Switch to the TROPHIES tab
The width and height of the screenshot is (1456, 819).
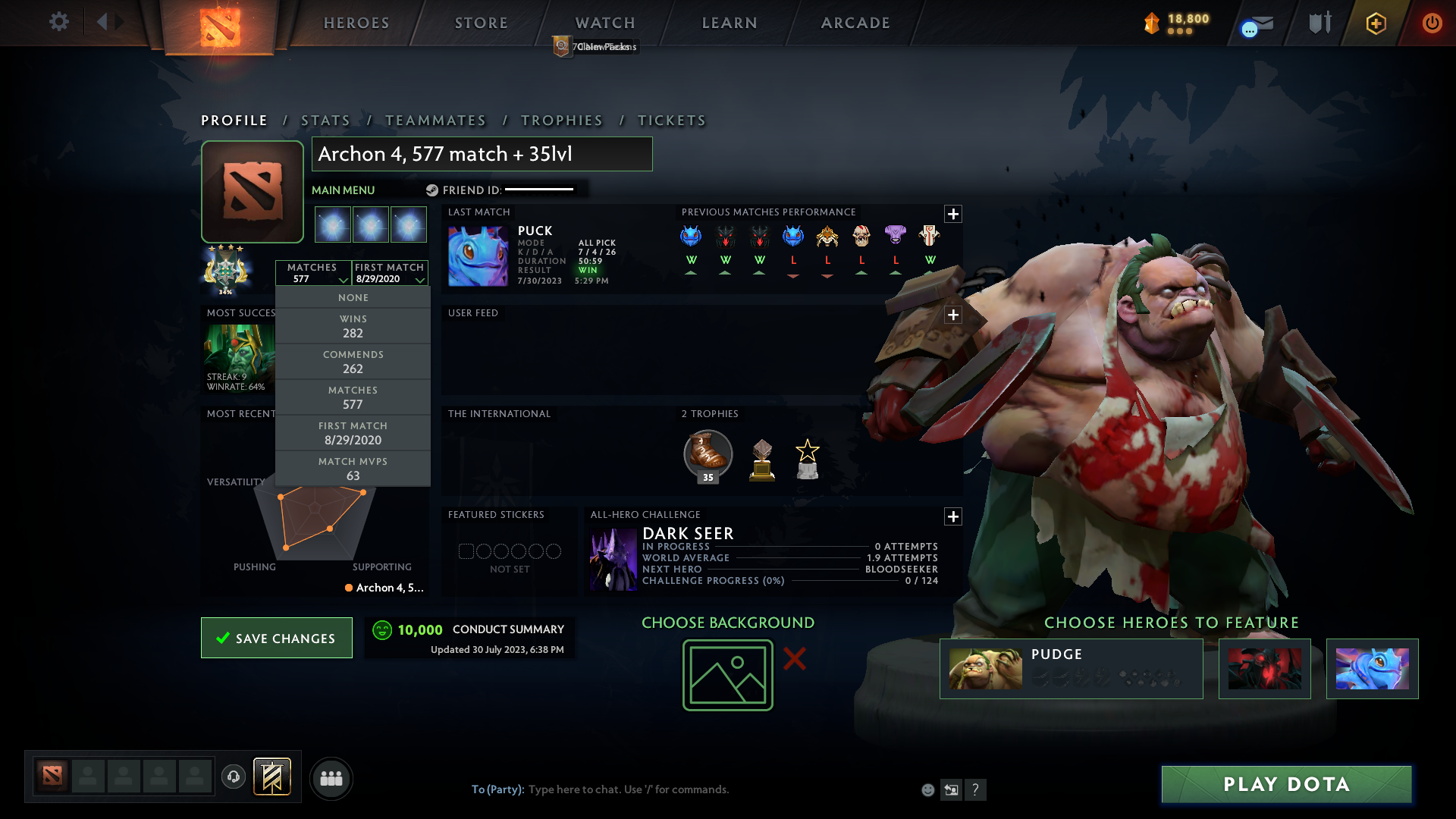point(561,120)
